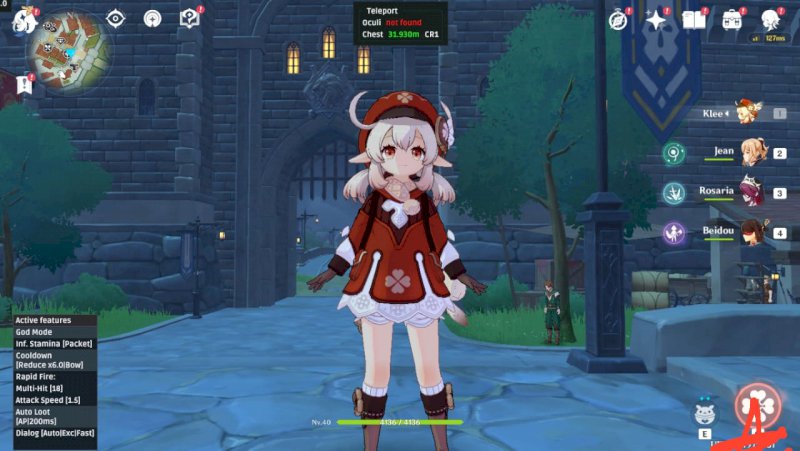Screen dimensions: 800x451
Task: Open the question-mark tutorial icon
Action: pyautogui.click(x=189, y=18)
